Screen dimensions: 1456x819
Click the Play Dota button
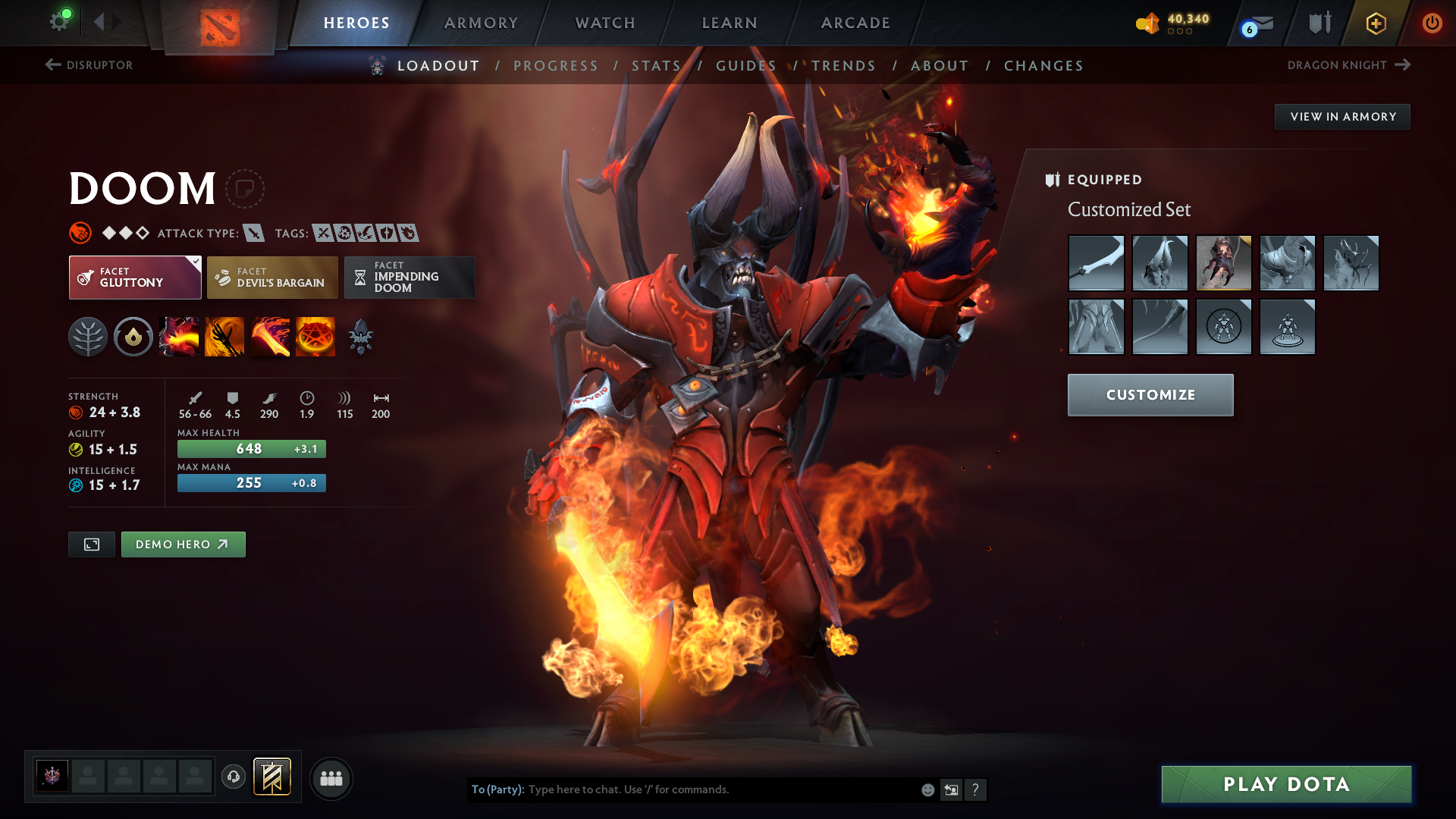point(1286,784)
